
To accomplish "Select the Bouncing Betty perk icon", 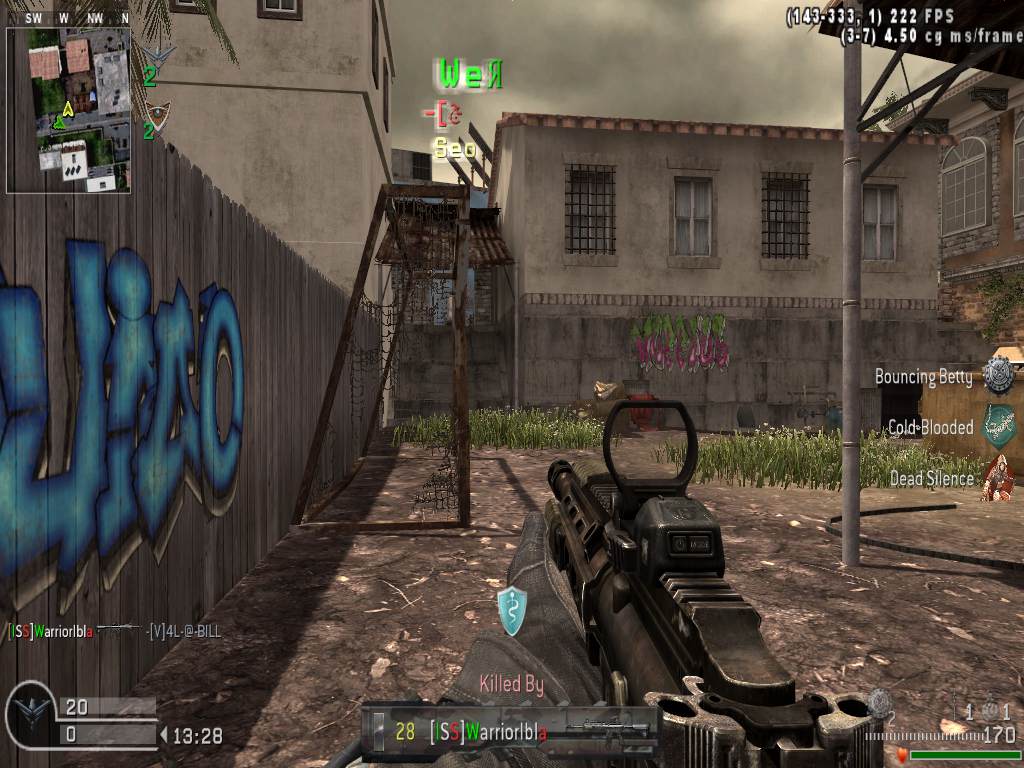I will pyautogui.click(x=998, y=375).
